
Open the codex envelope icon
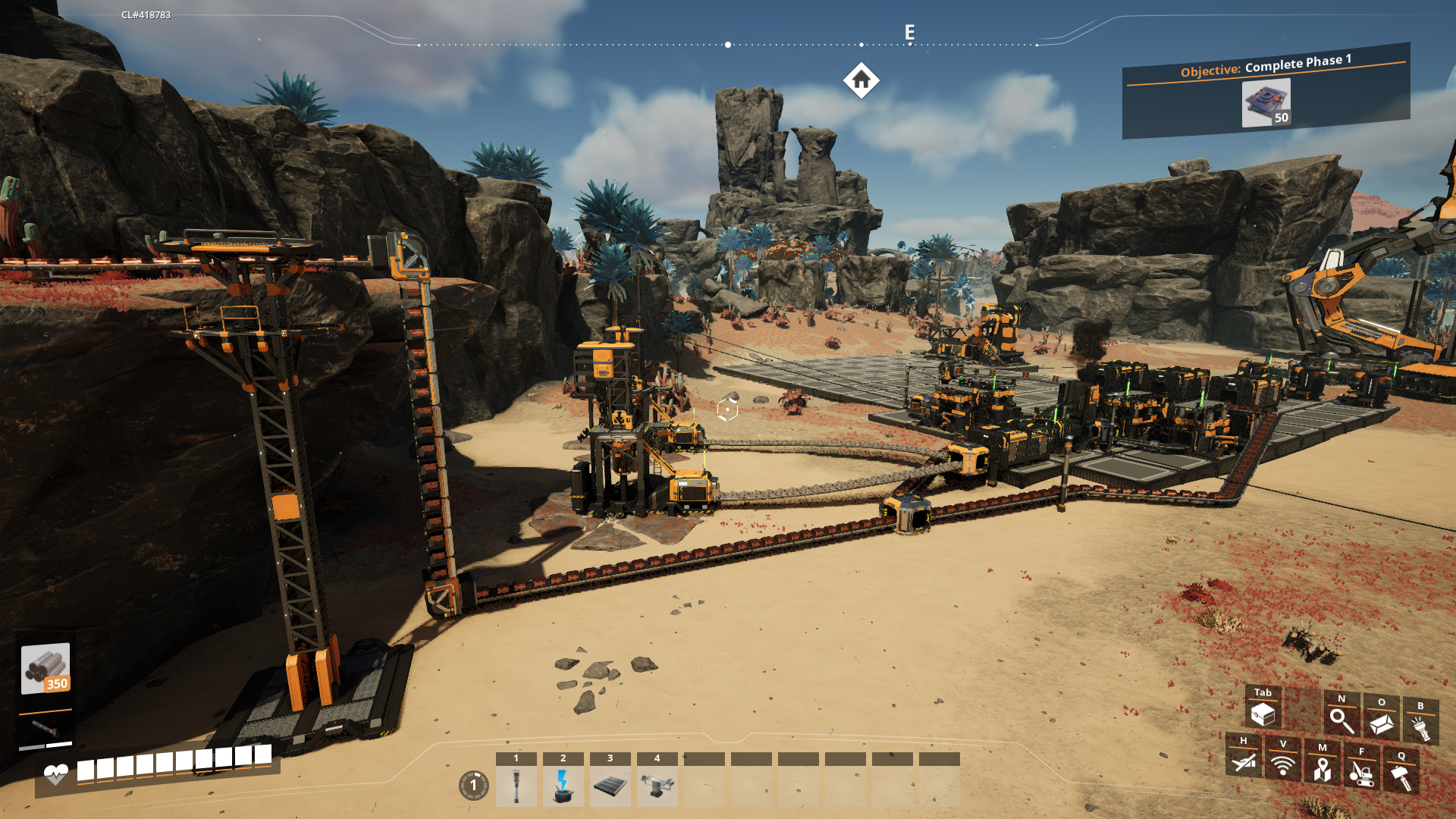[1382, 723]
